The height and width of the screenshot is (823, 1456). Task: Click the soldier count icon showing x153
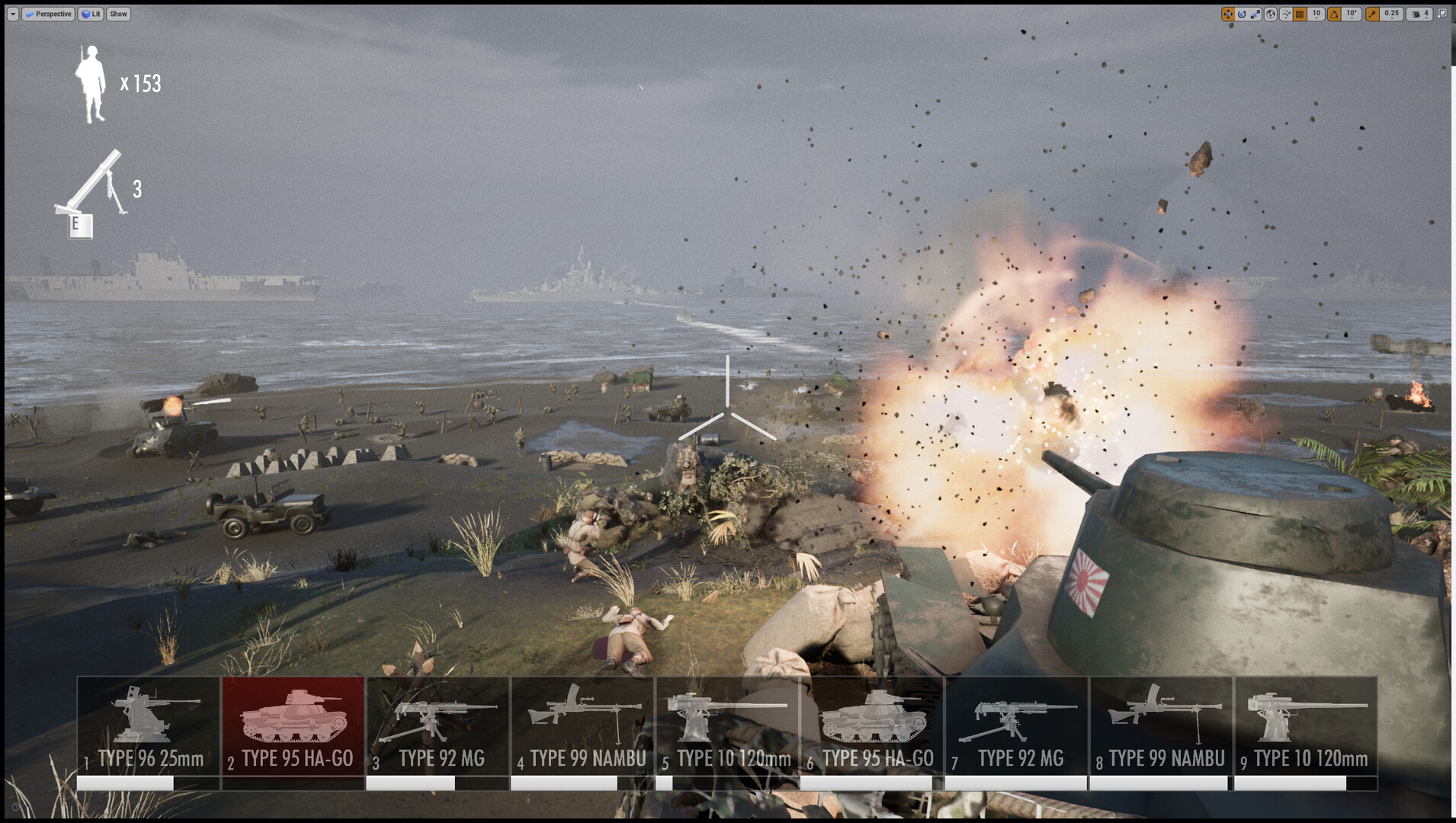click(x=91, y=82)
